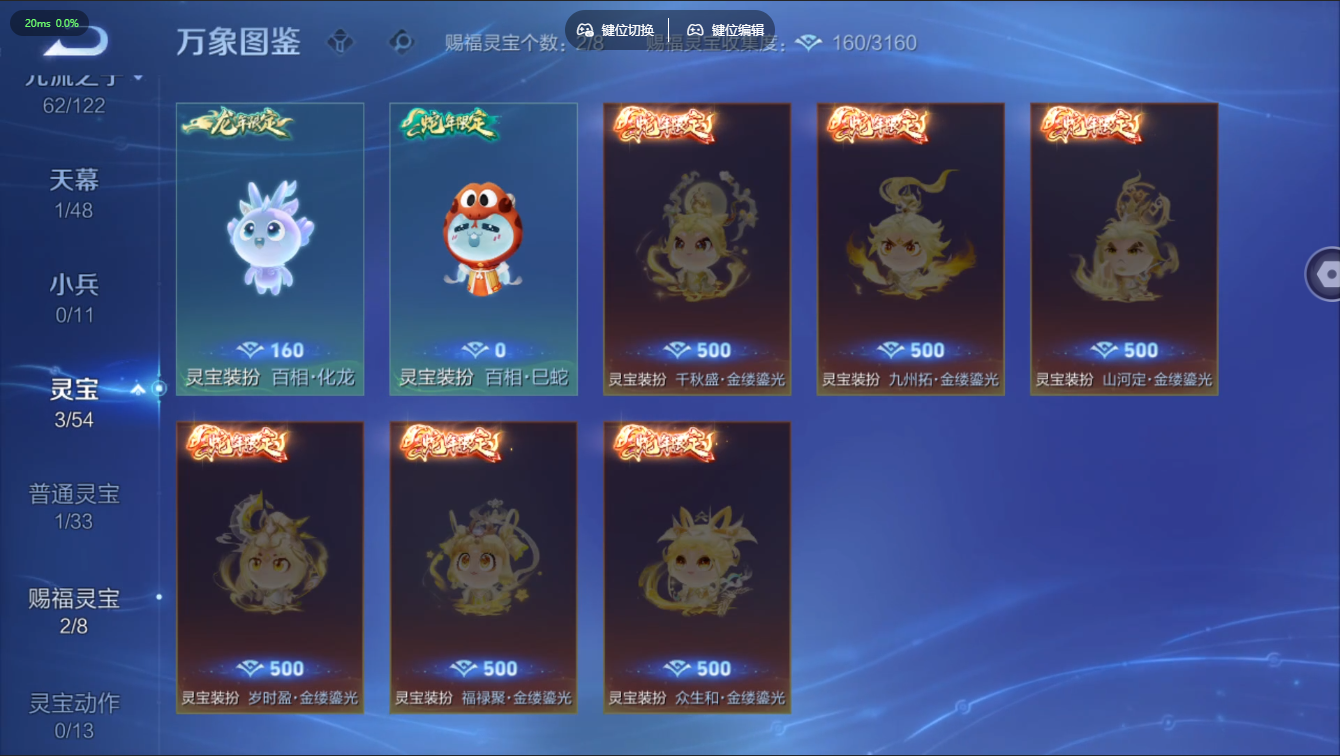Click the compass icon next to the title
The image size is (1340, 756).
point(402,43)
